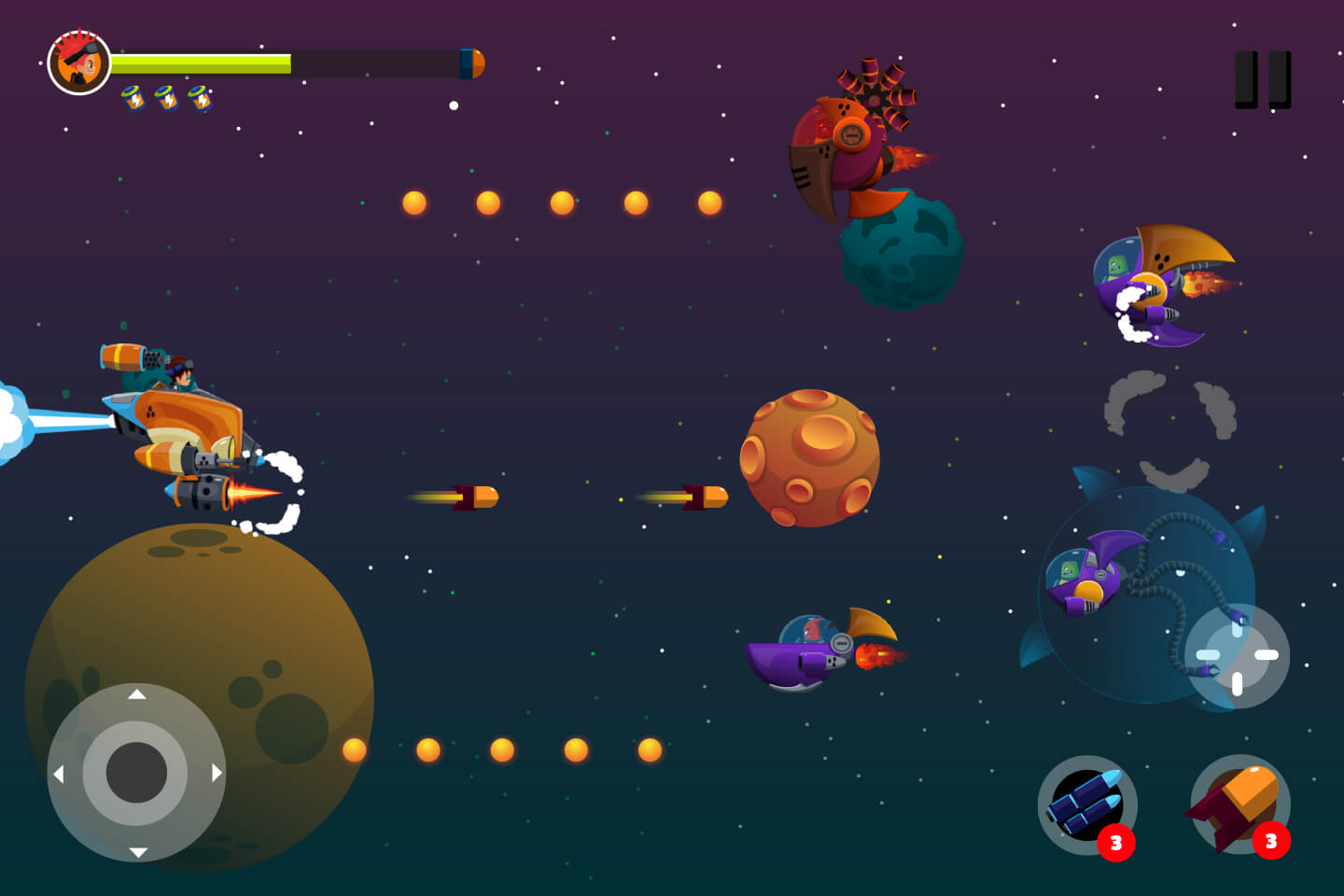Image resolution: width=1344 pixels, height=896 pixels.
Task: Tap the virtual joystick left arrow
Action: click(x=59, y=774)
